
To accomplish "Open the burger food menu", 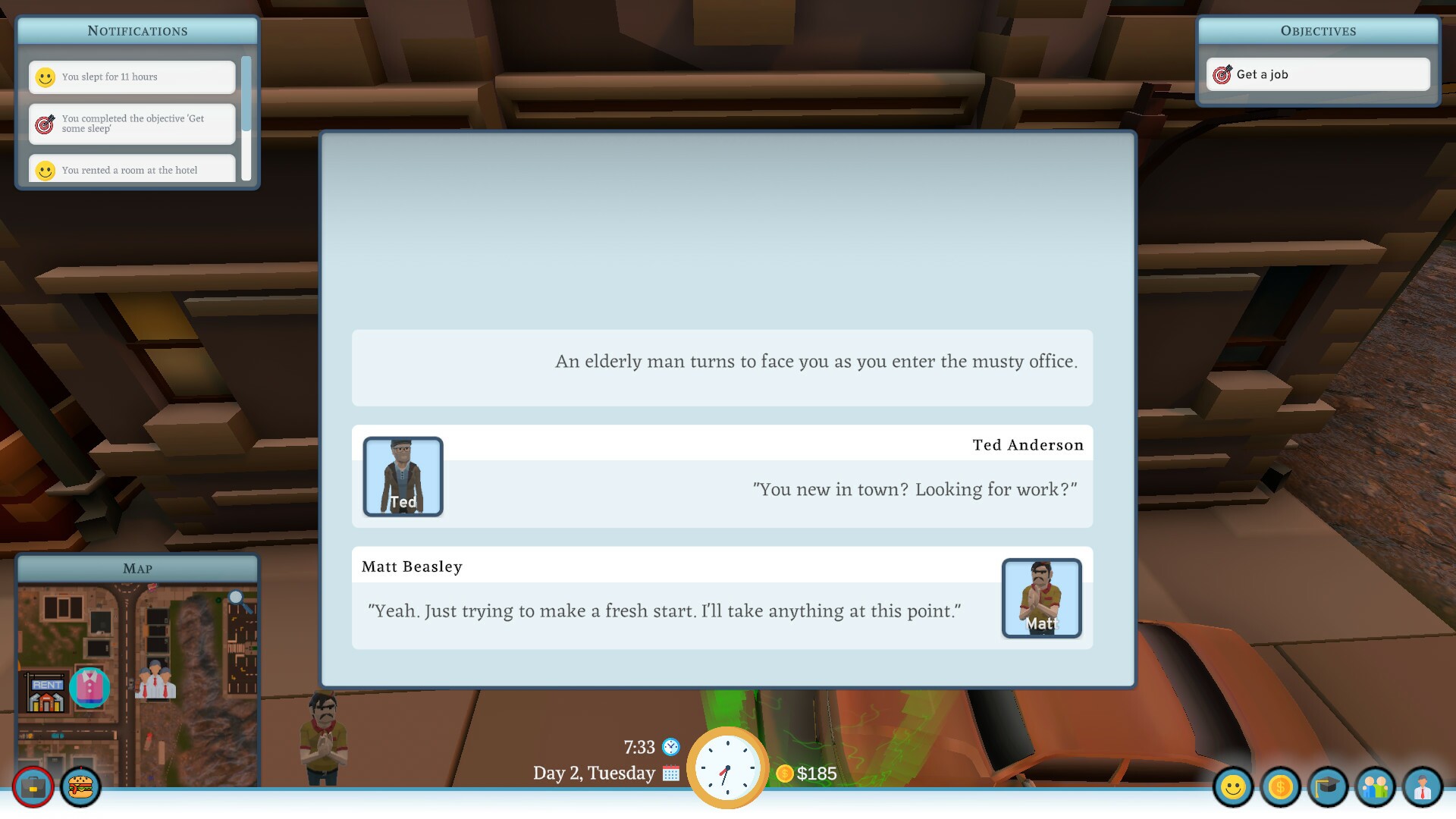I will [80, 788].
